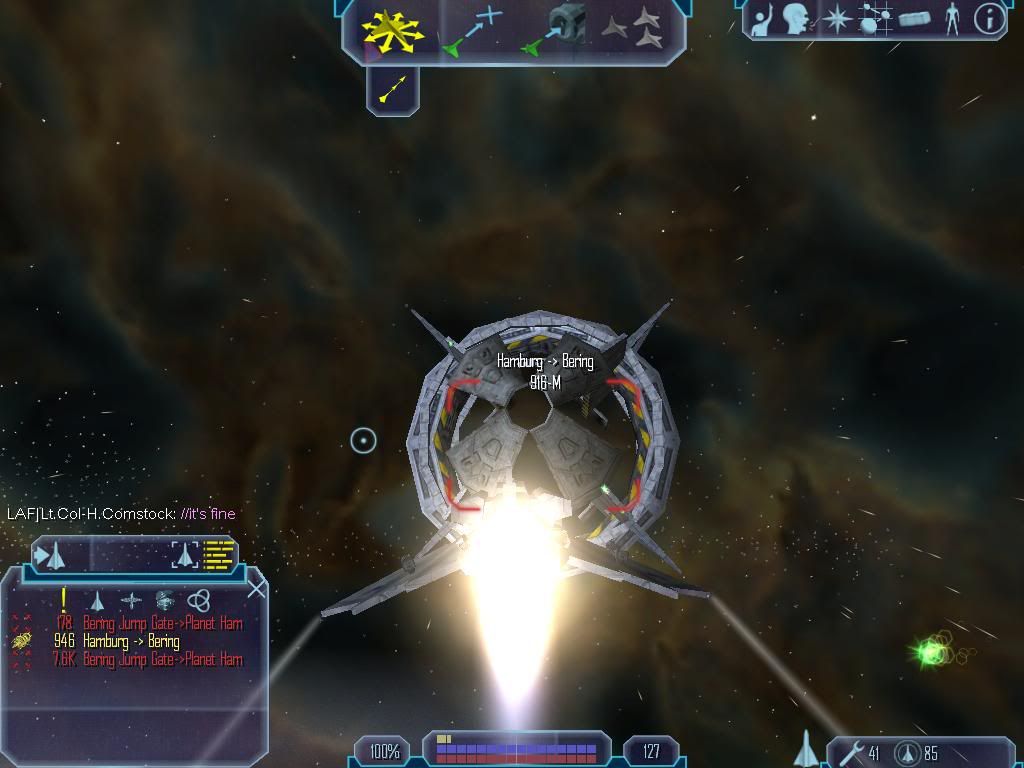Select the 'Hamburg -> Bering' contact row

point(131,641)
